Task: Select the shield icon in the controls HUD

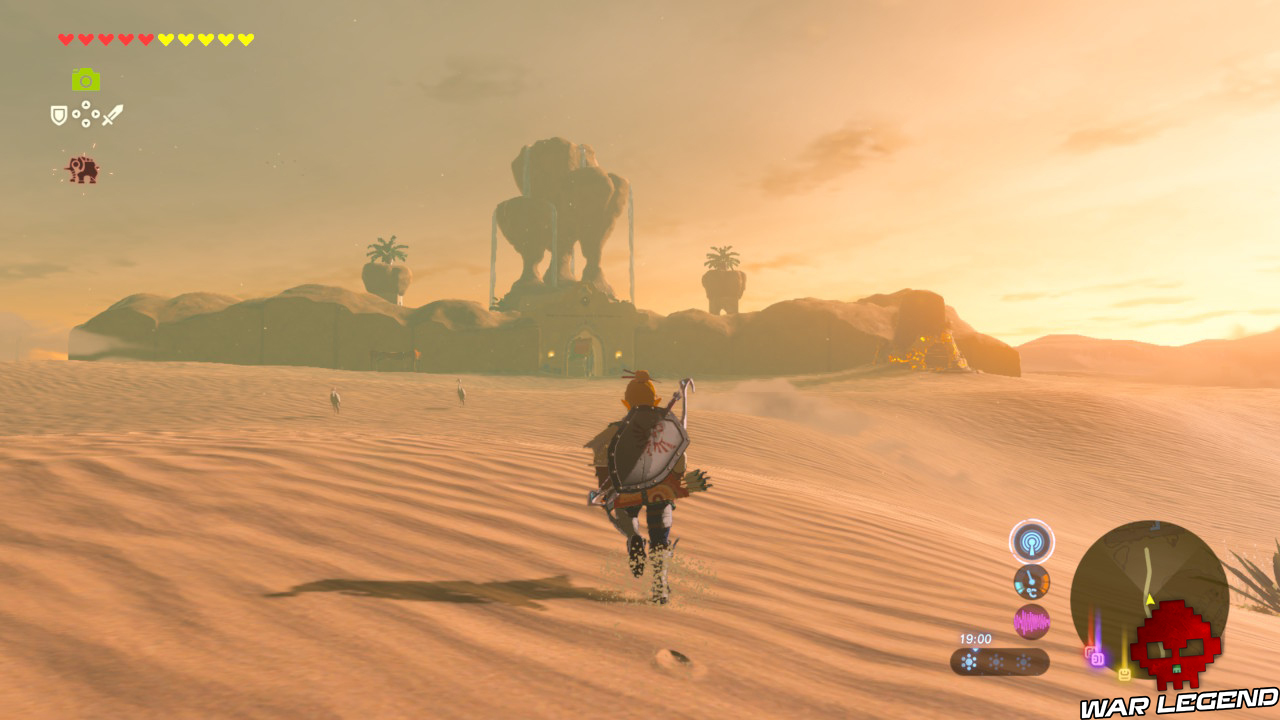Action: click(x=58, y=114)
